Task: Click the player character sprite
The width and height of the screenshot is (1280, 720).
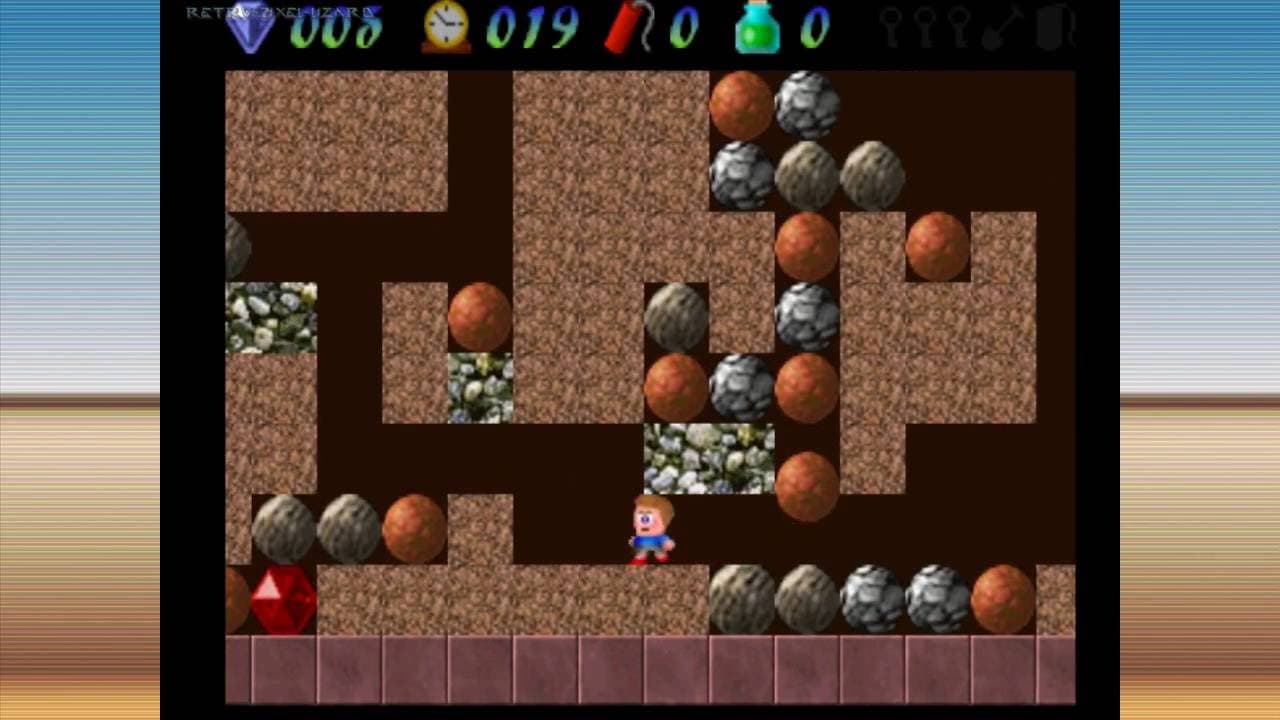Action: pos(650,530)
